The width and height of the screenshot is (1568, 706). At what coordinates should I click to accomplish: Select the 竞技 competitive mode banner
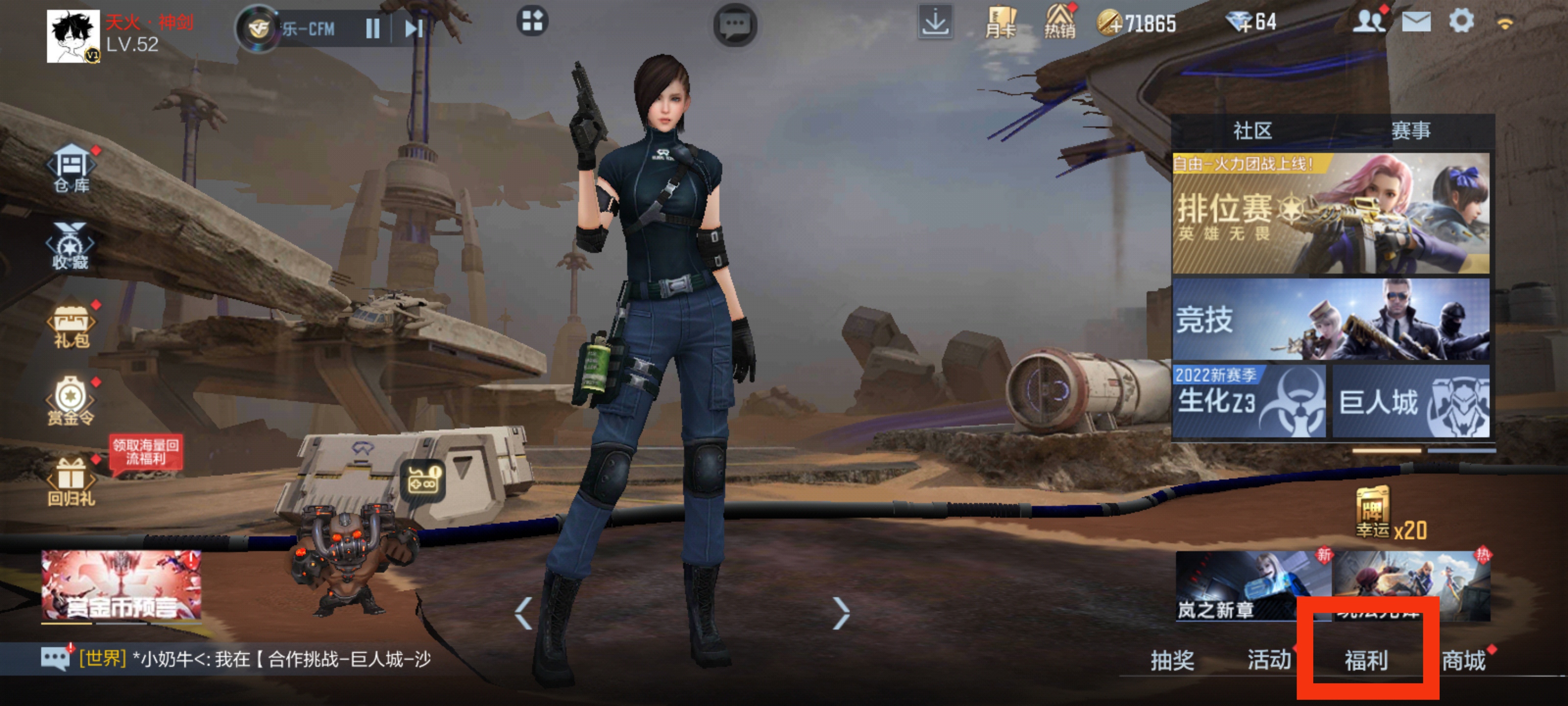[x=1331, y=319]
